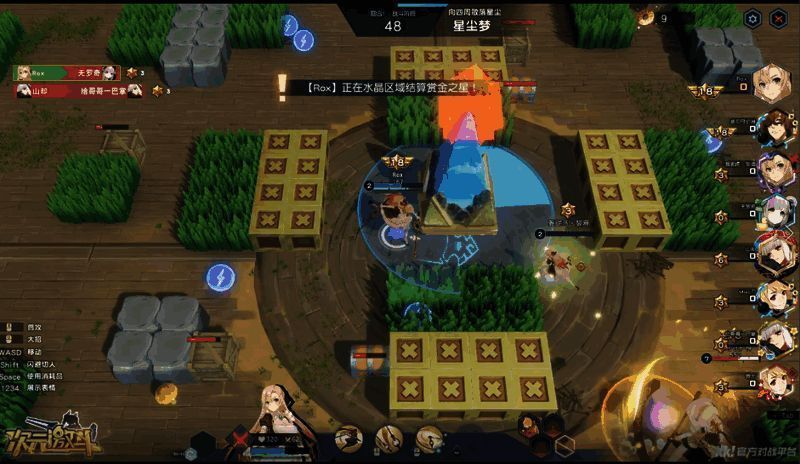Click the red X exit button
The image size is (800, 464).
pos(779,18)
